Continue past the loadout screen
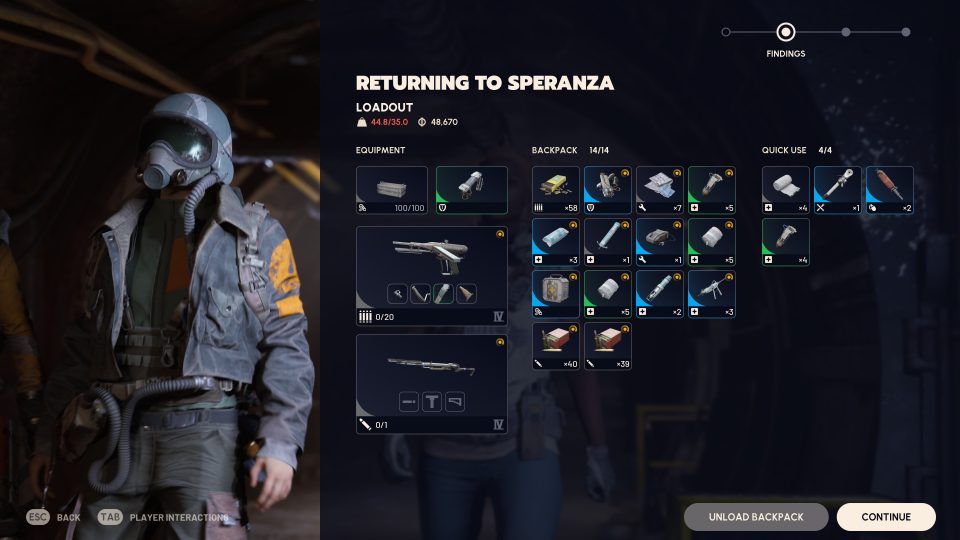This screenshot has height=540, width=960. click(x=885, y=517)
